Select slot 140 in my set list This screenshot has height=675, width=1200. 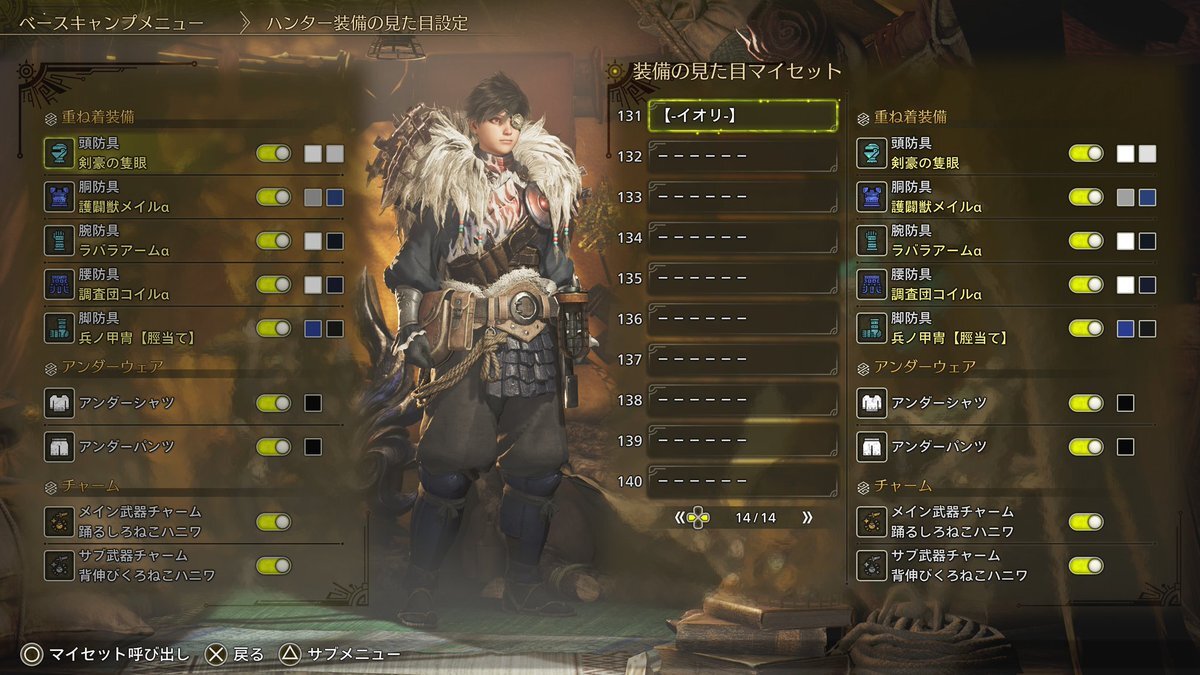click(742, 481)
